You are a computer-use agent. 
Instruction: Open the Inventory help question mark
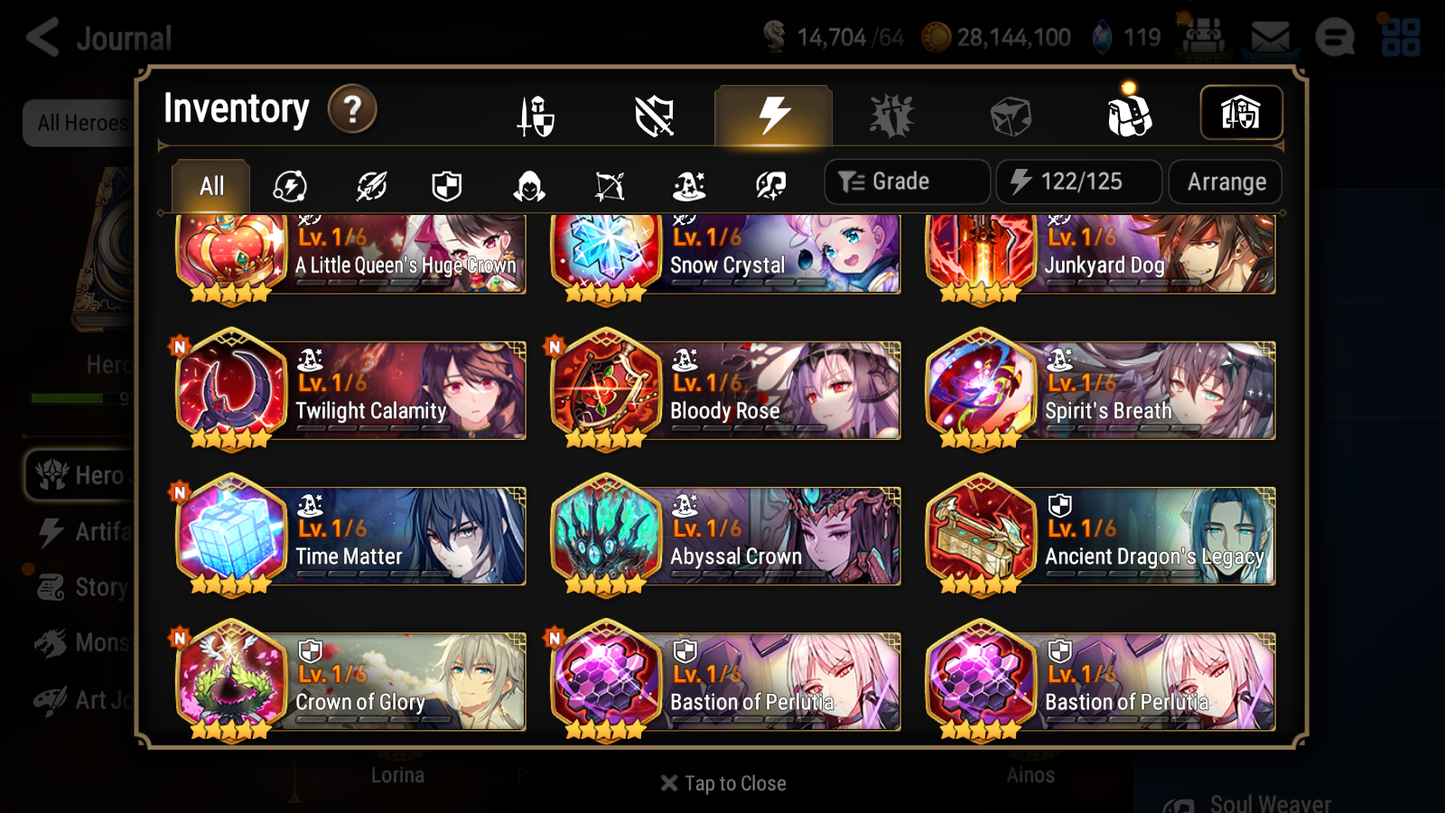click(352, 110)
